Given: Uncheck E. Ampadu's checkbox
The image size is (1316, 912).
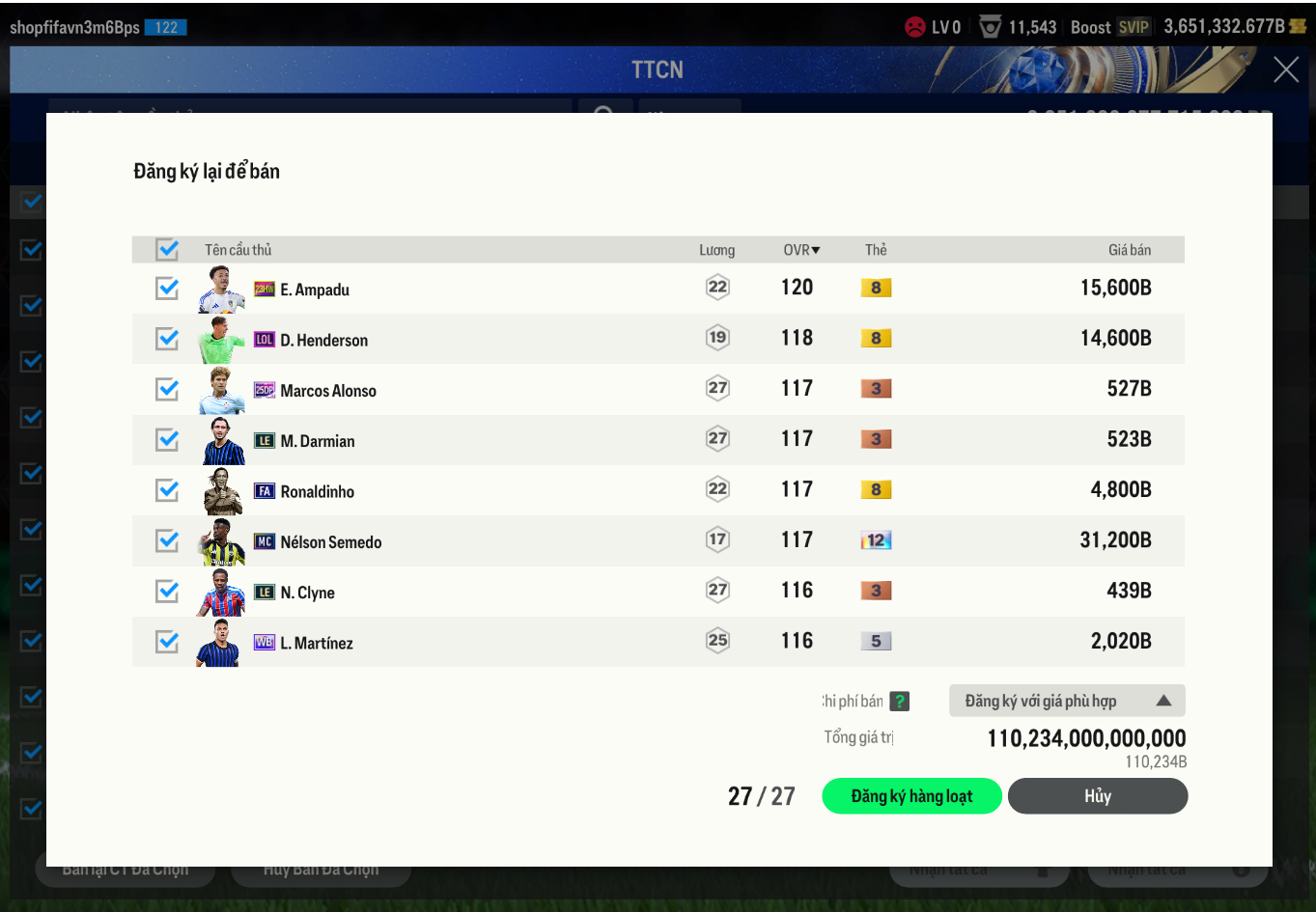Looking at the screenshot, I should 167,289.
